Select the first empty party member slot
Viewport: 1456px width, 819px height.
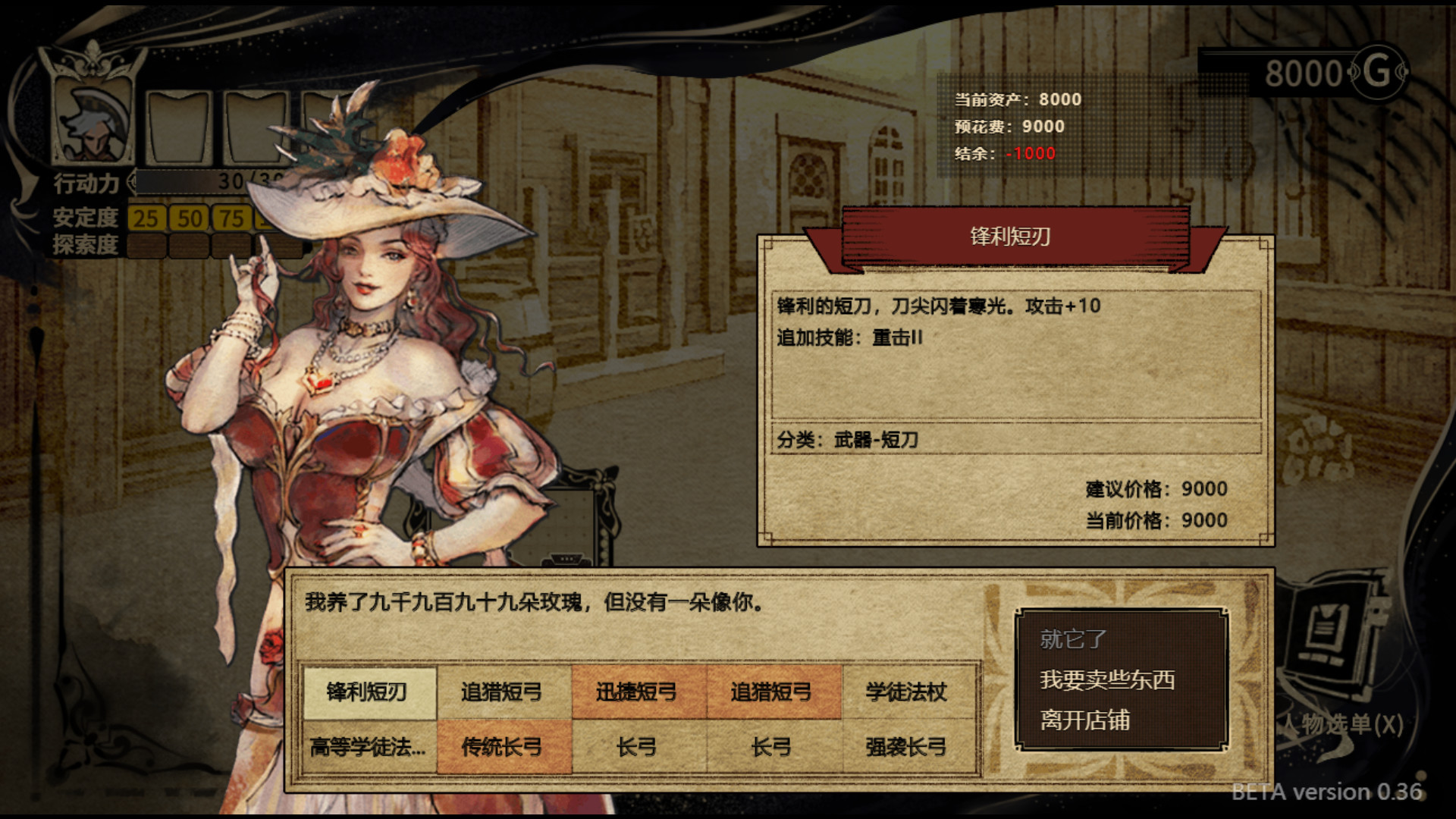click(x=179, y=129)
